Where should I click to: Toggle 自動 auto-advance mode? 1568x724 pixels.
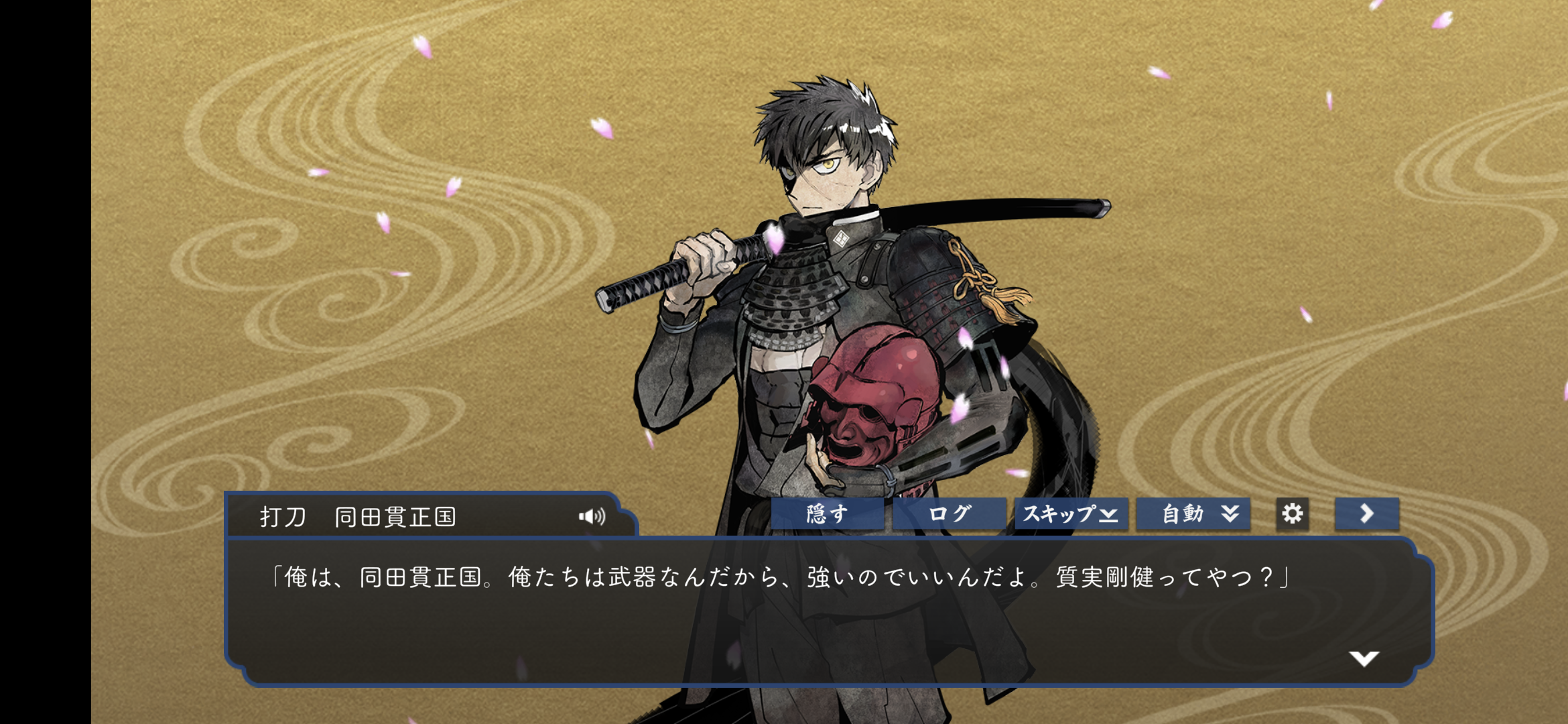[1193, 514]
